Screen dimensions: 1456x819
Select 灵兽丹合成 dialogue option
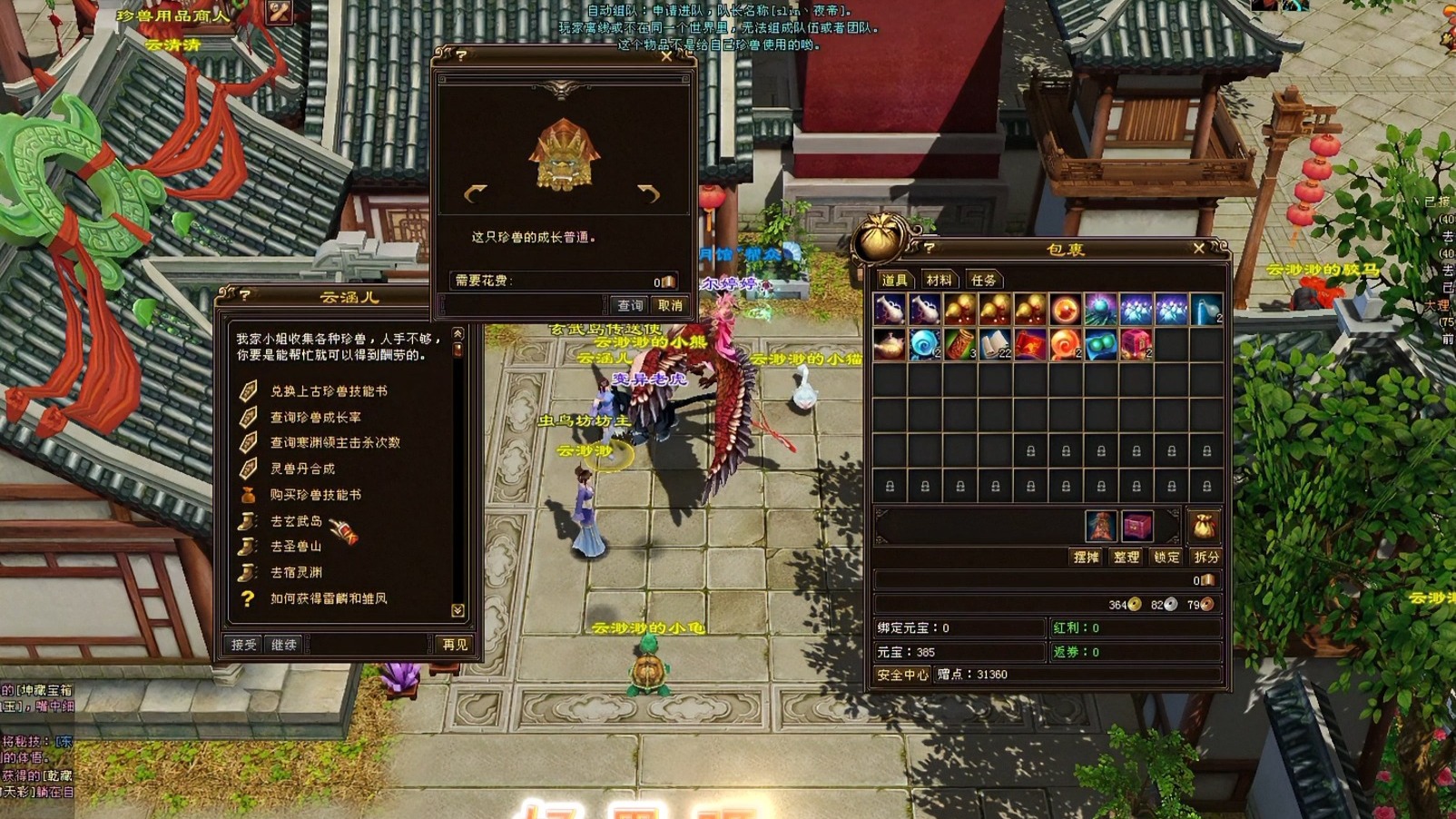coord(302,469)
